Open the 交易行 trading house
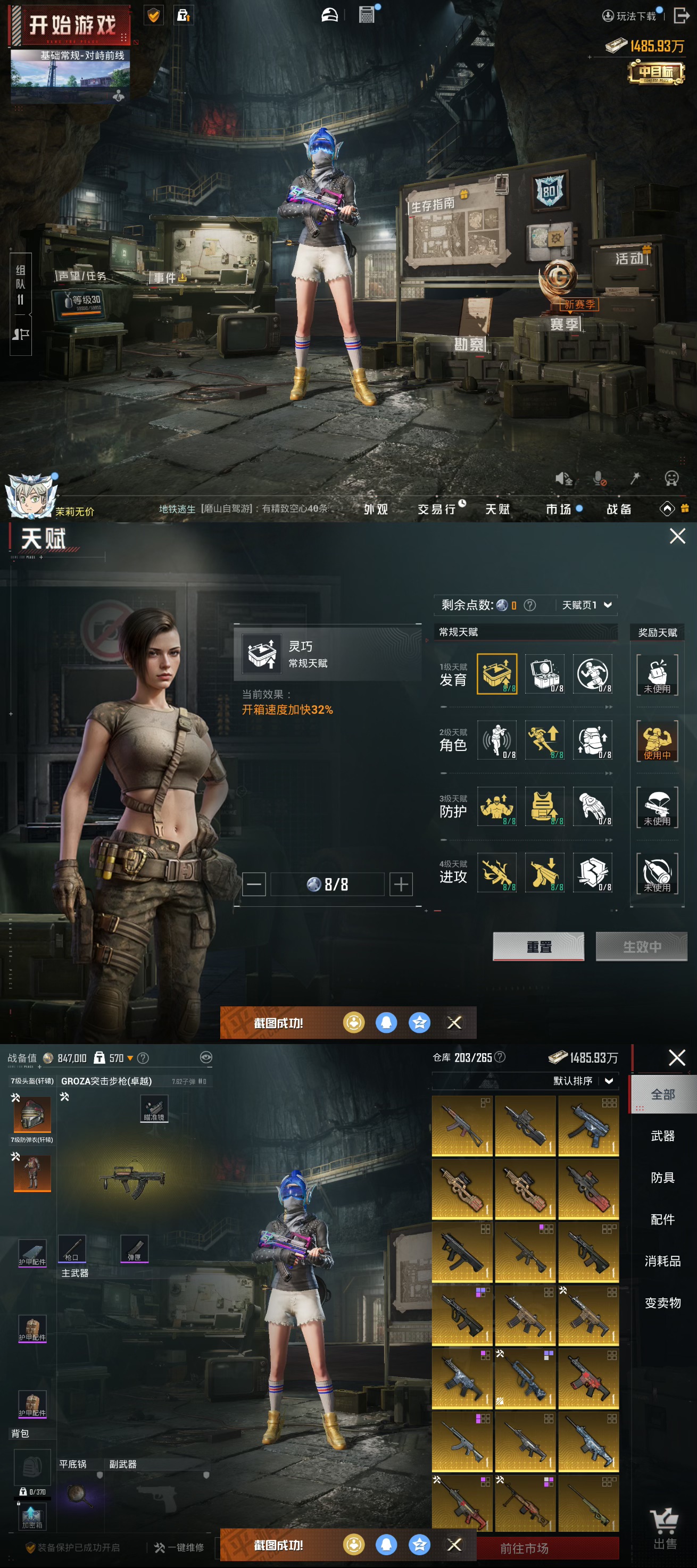Image resolution: width=697 pixels, height=1568 pixels. click(437, 509)
